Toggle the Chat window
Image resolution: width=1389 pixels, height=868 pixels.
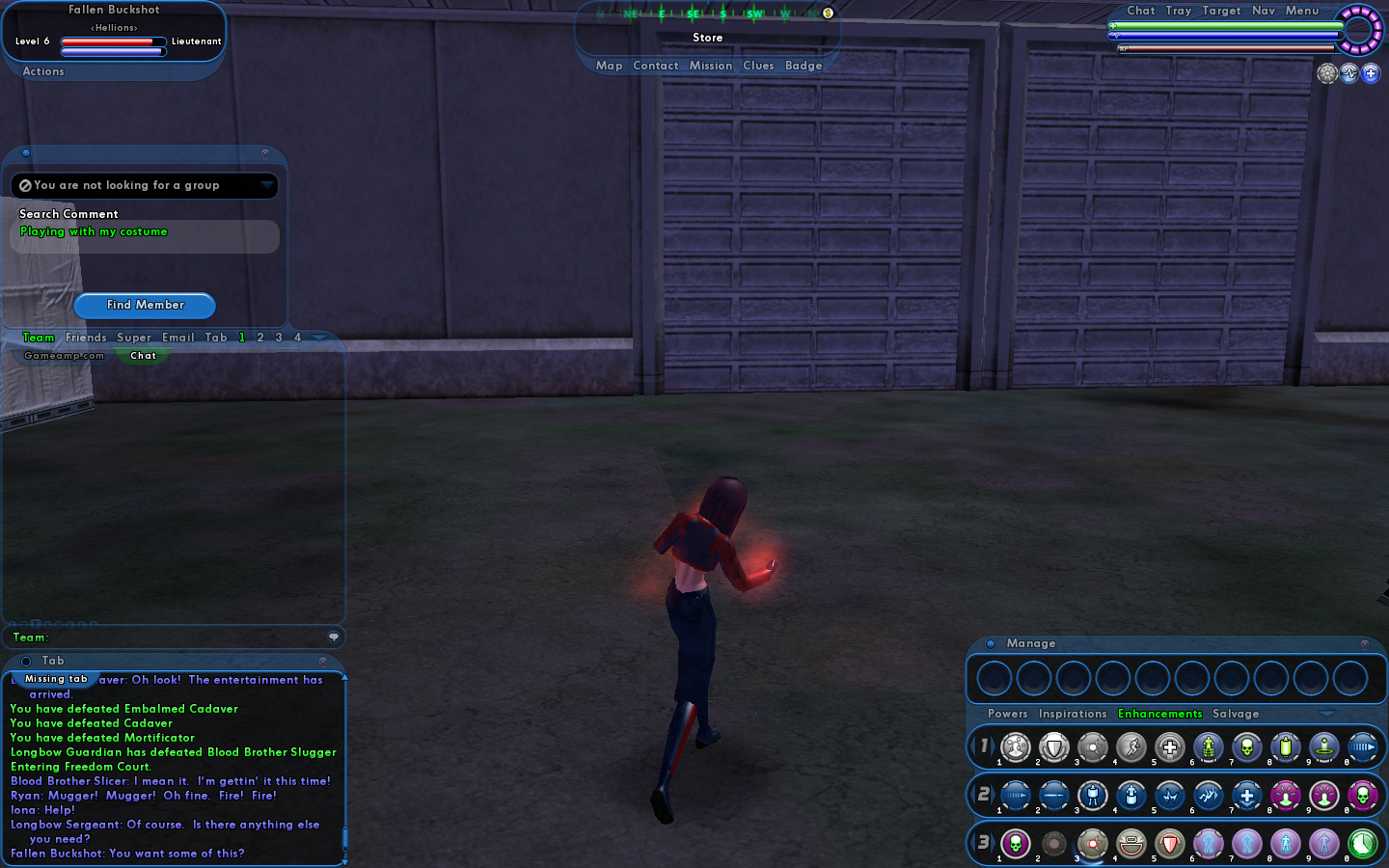click(1141, 11)
